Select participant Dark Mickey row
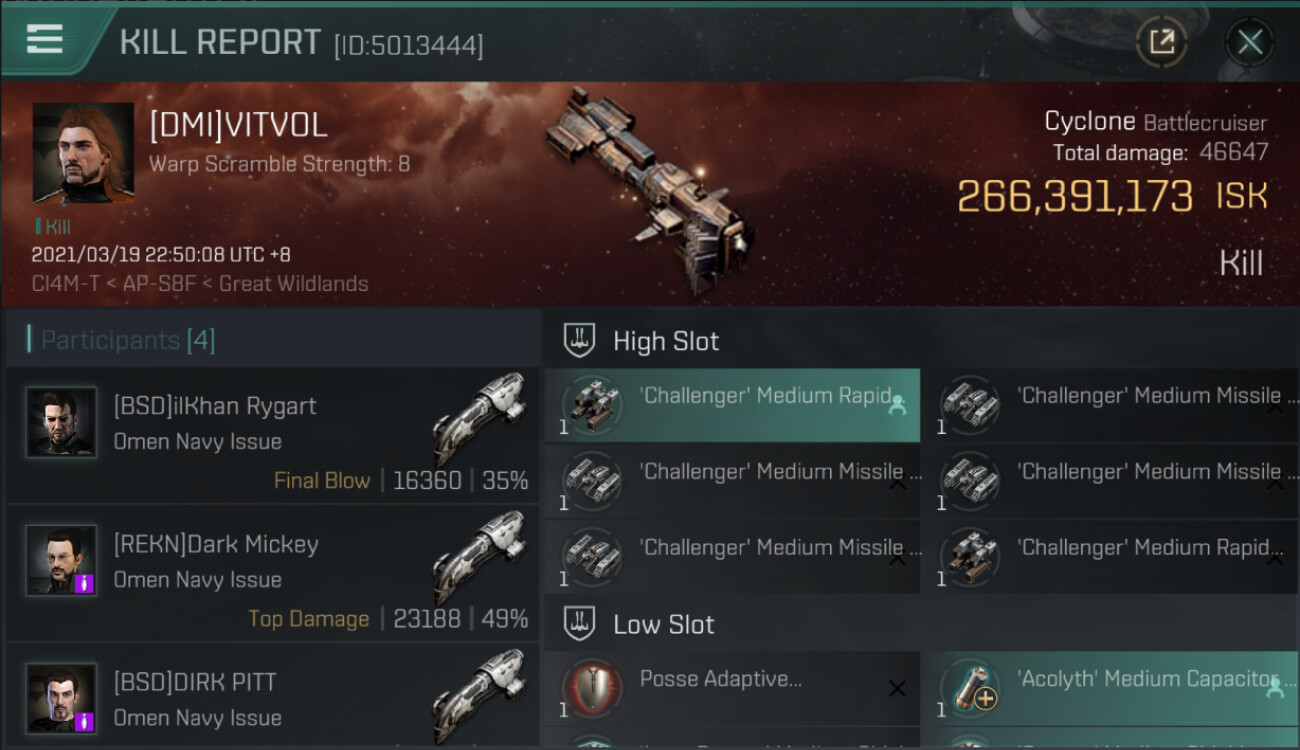This screenshot has height=750, width=1300. [x=272, y=573]
